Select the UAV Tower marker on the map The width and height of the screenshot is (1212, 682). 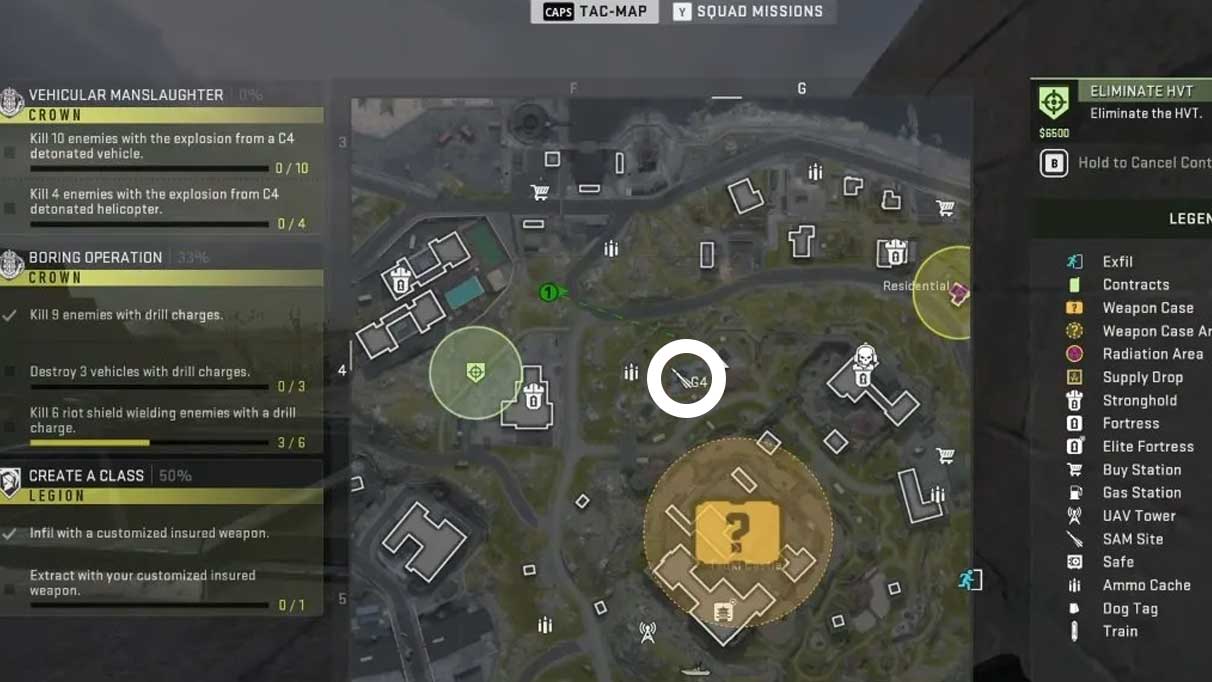[x=647, y=632]
